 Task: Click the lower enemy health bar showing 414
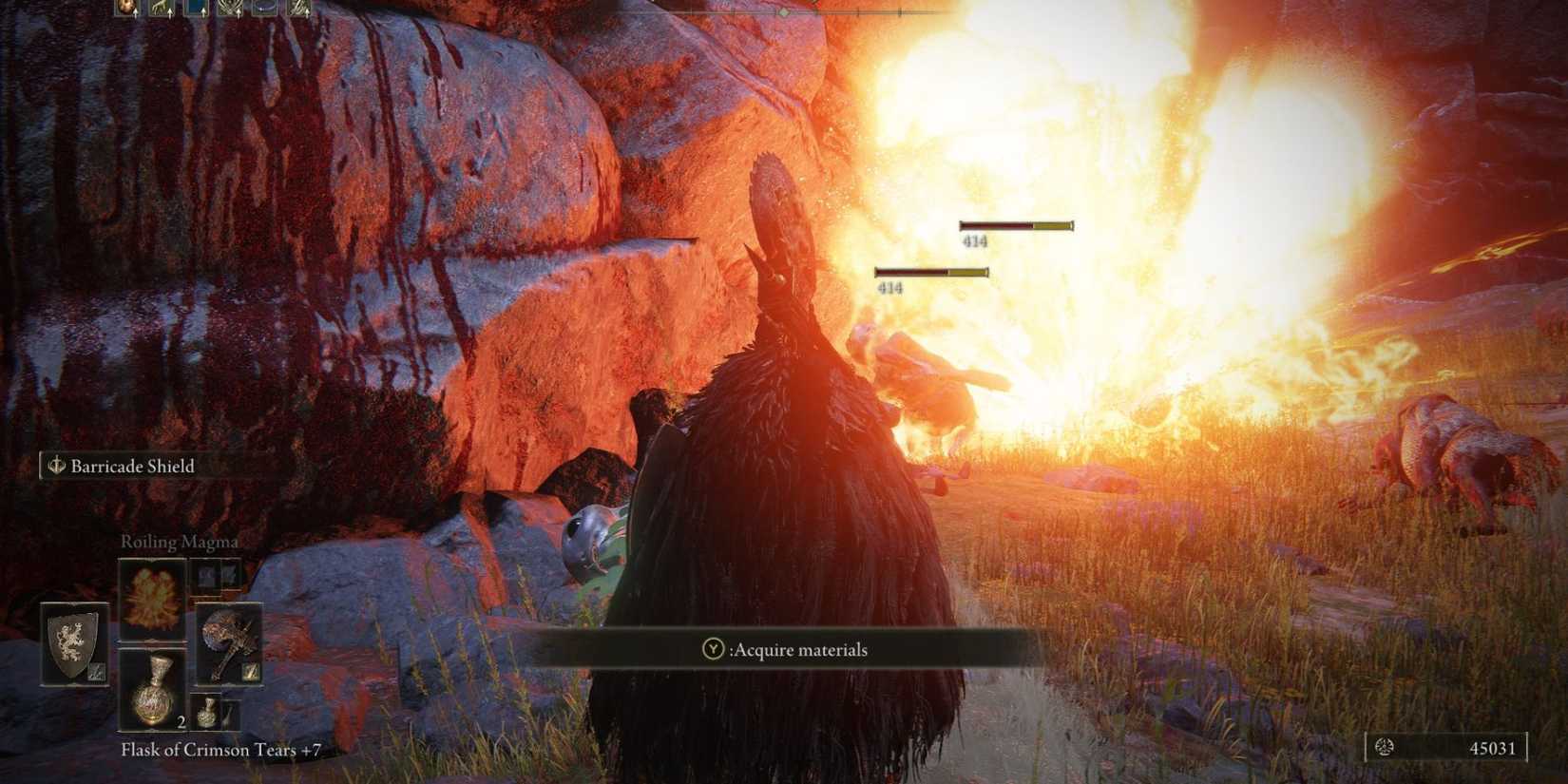(x=931, y=270)
